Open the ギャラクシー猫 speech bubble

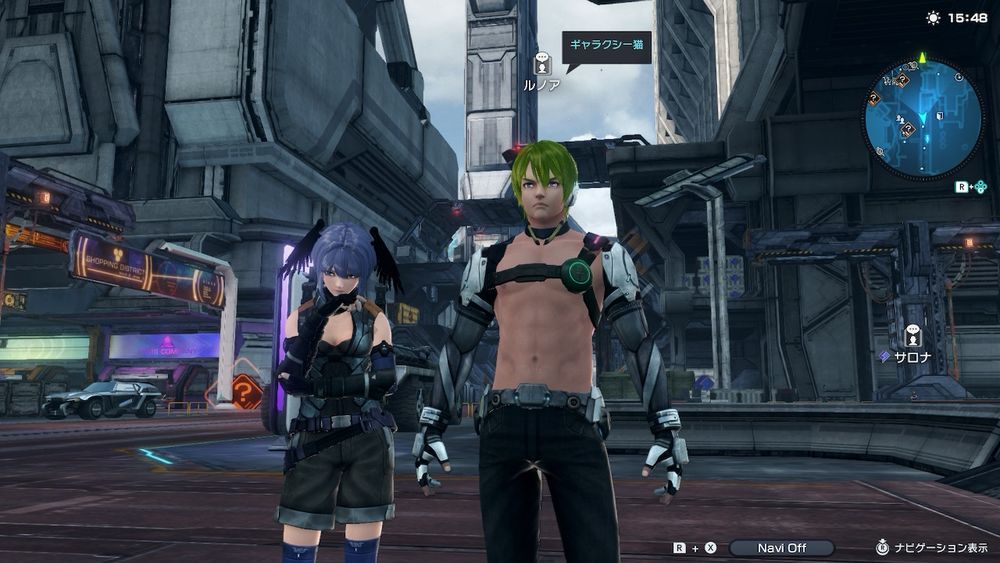coord(606,47)
